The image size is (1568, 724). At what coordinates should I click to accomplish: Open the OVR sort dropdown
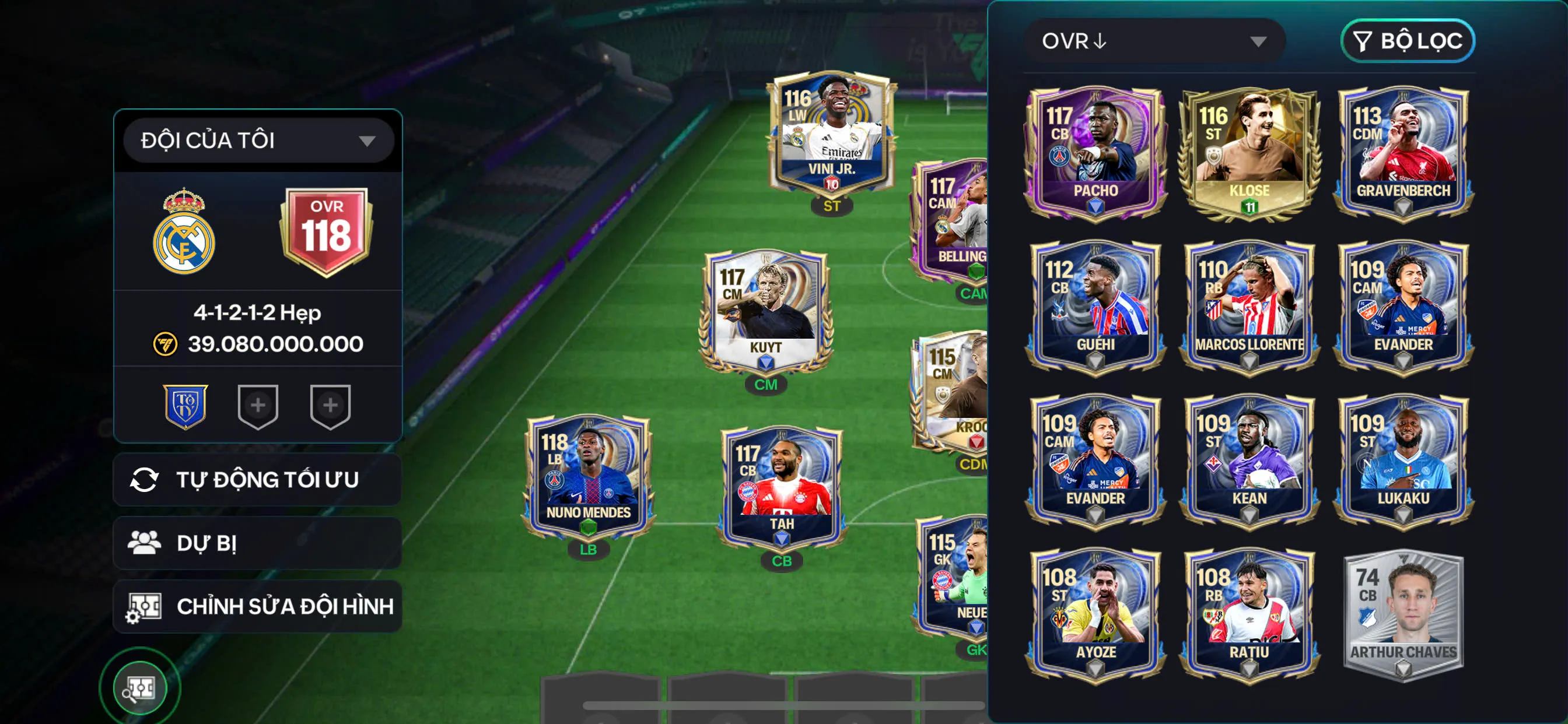(x=1154, y=41)
